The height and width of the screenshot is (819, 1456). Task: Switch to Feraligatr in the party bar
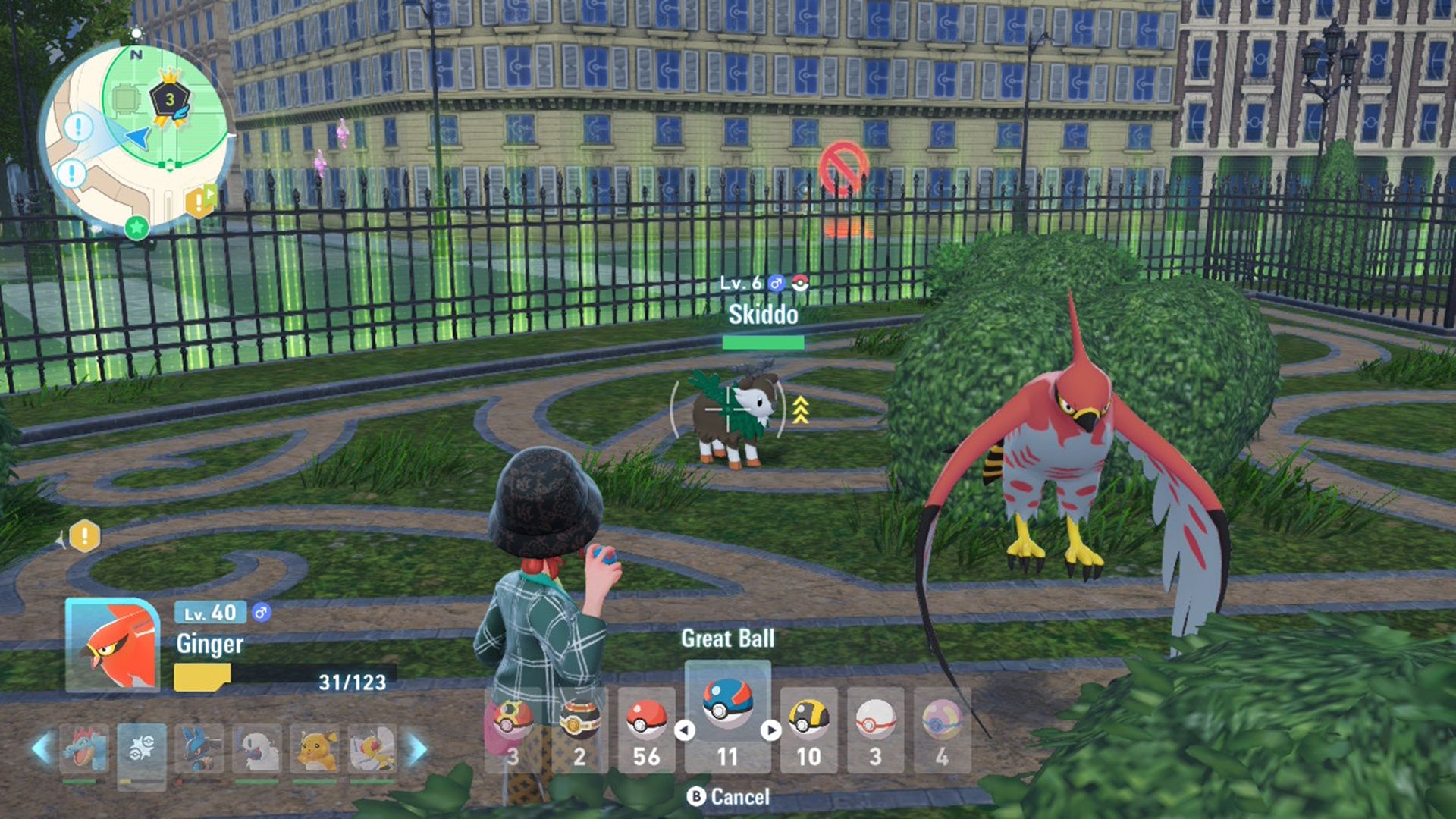(83, 750)
